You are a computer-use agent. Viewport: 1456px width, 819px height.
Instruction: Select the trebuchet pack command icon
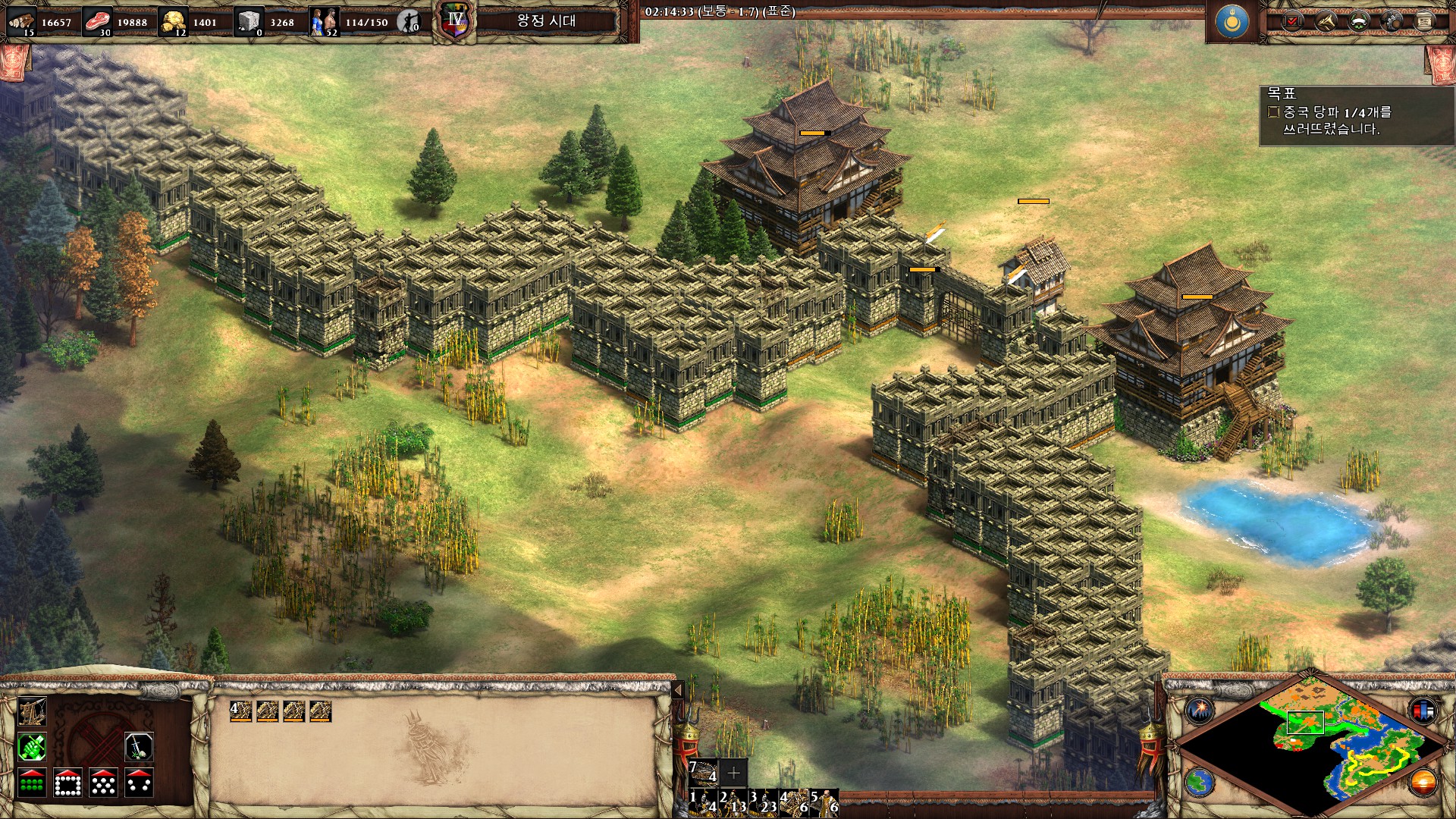(x=32, y=711)
